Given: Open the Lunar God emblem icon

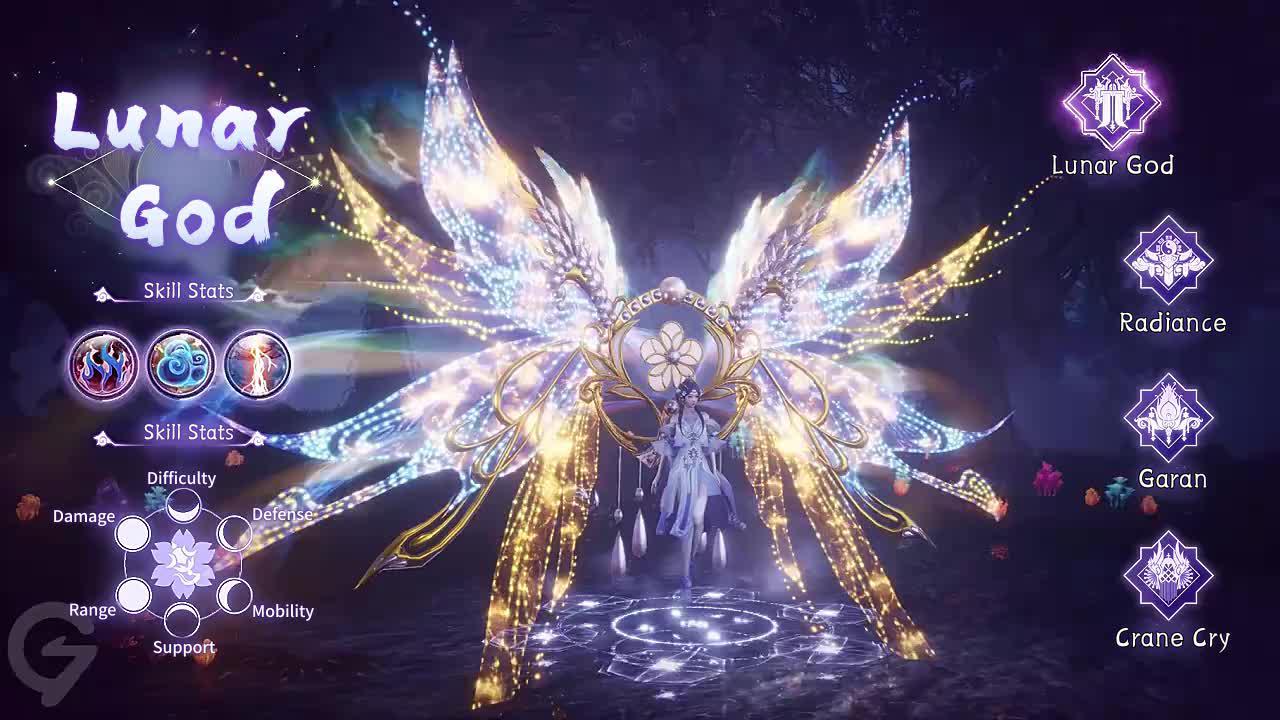Looking at the screenshot, I should pyautogui.click(x=1112, y=101).
